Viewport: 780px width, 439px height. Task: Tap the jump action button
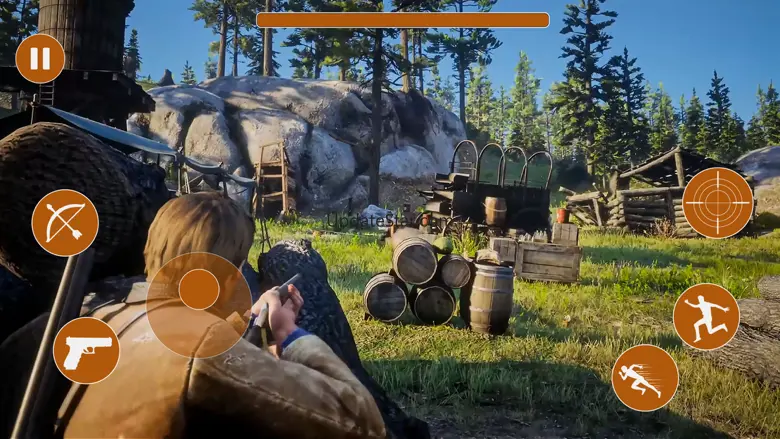pyautogui.click(x=706, y=317)
